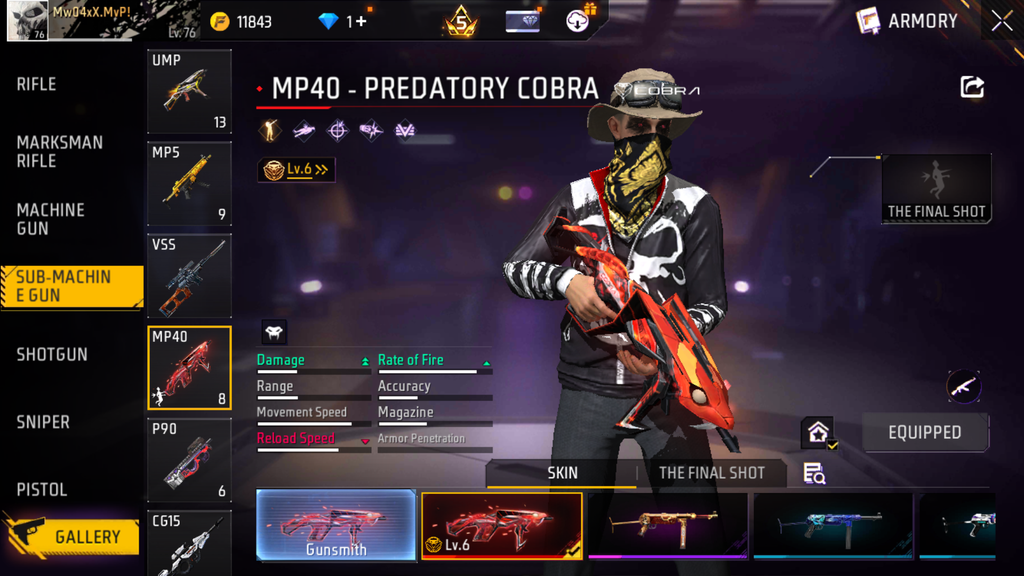
Task: Share the MP40 Predatory Cobra skin
Action: pos(972,87)
